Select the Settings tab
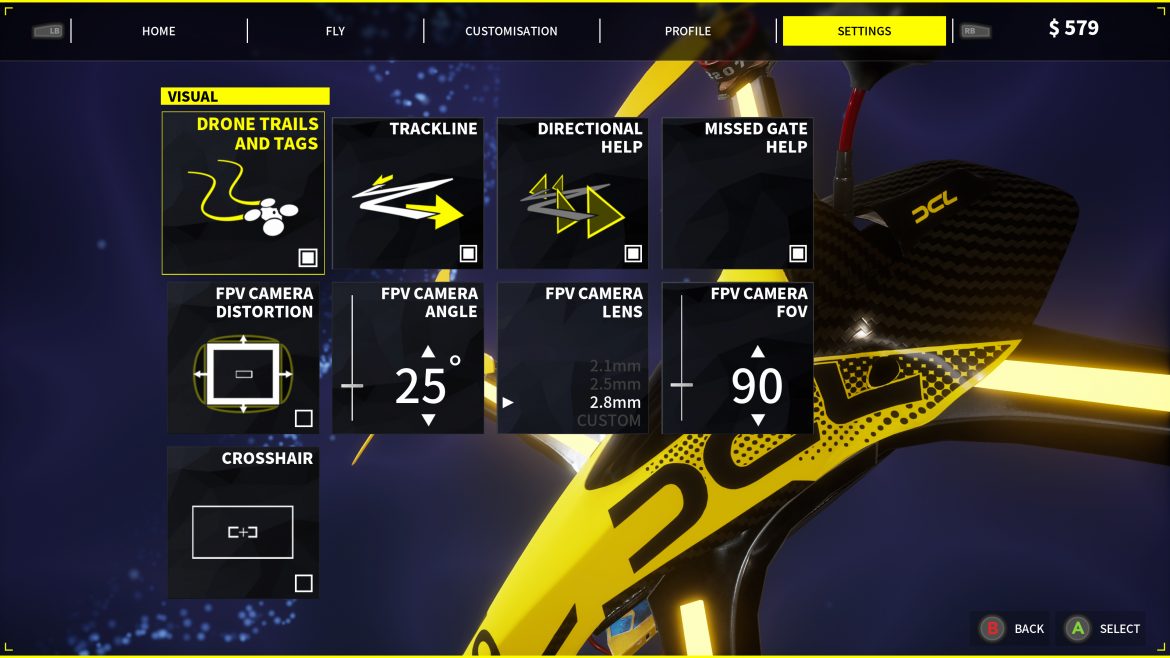The width and height of the screenshot is (1170, 658). point(864,31)
